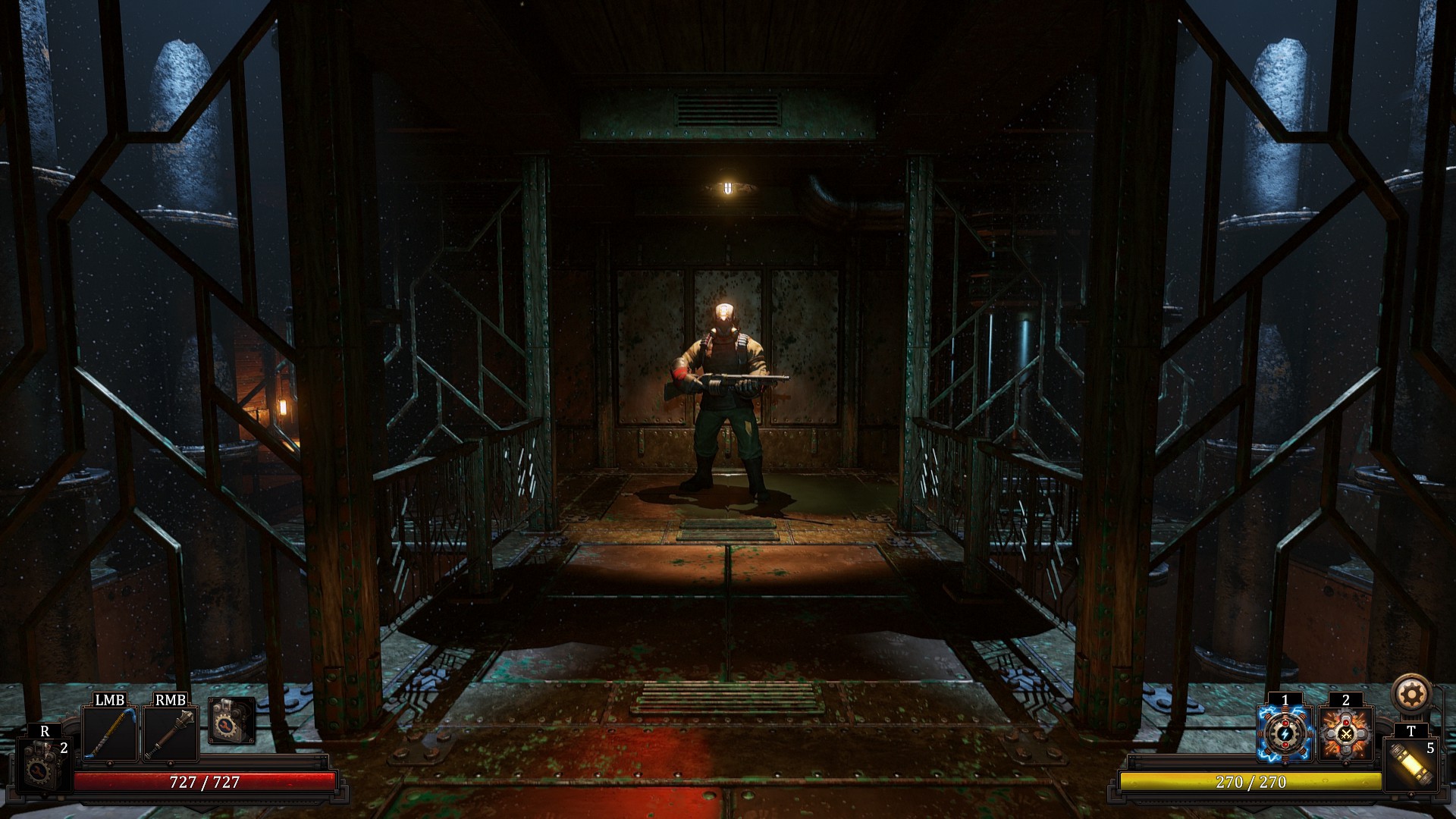Click the yellow energy bar showing 270/270
Viewport: 1456px width, 819px height.
pos(1250,783)
